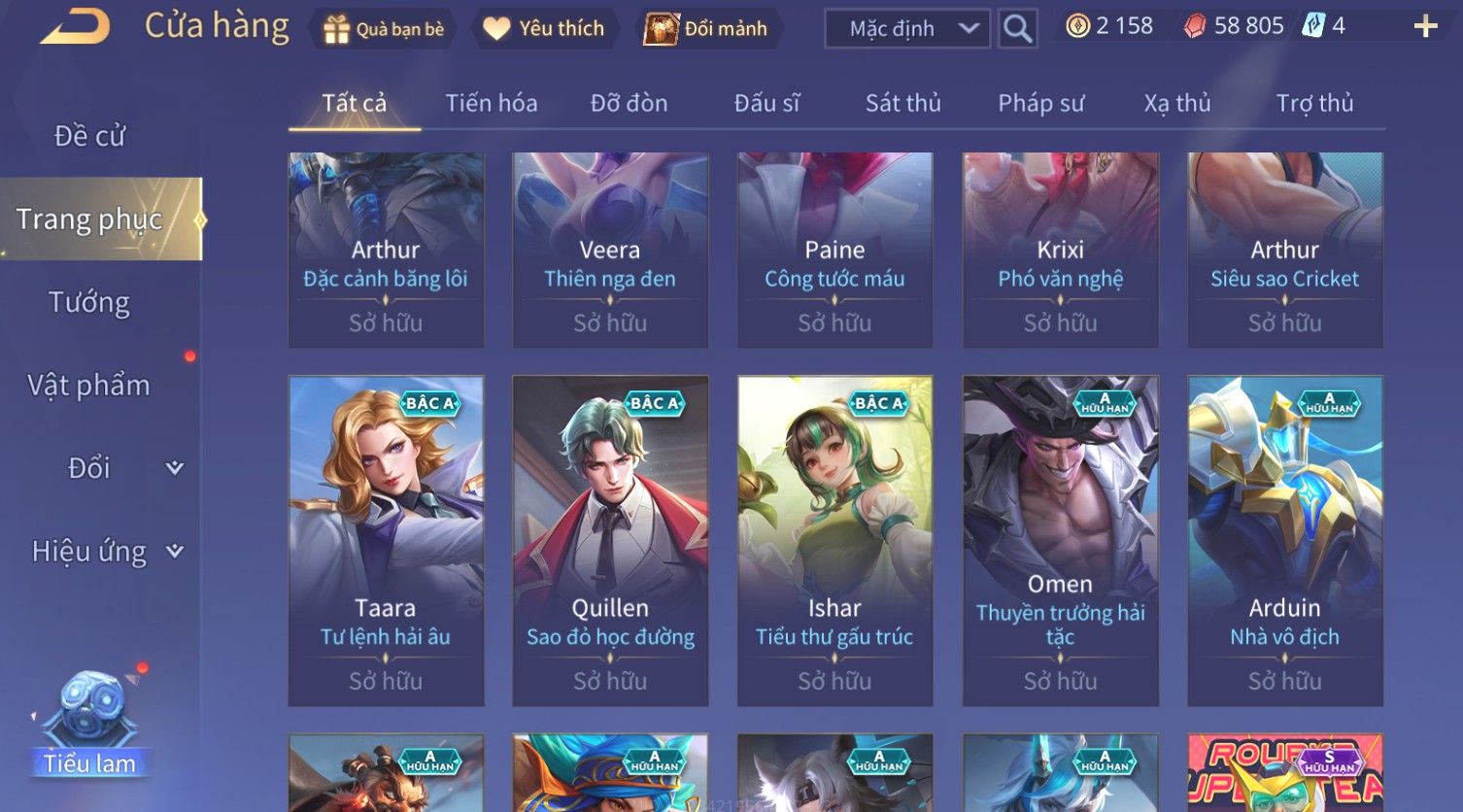Switch to the Trợ thủ tab
Screen dimensions: 1463x812
coord(1314,103)
